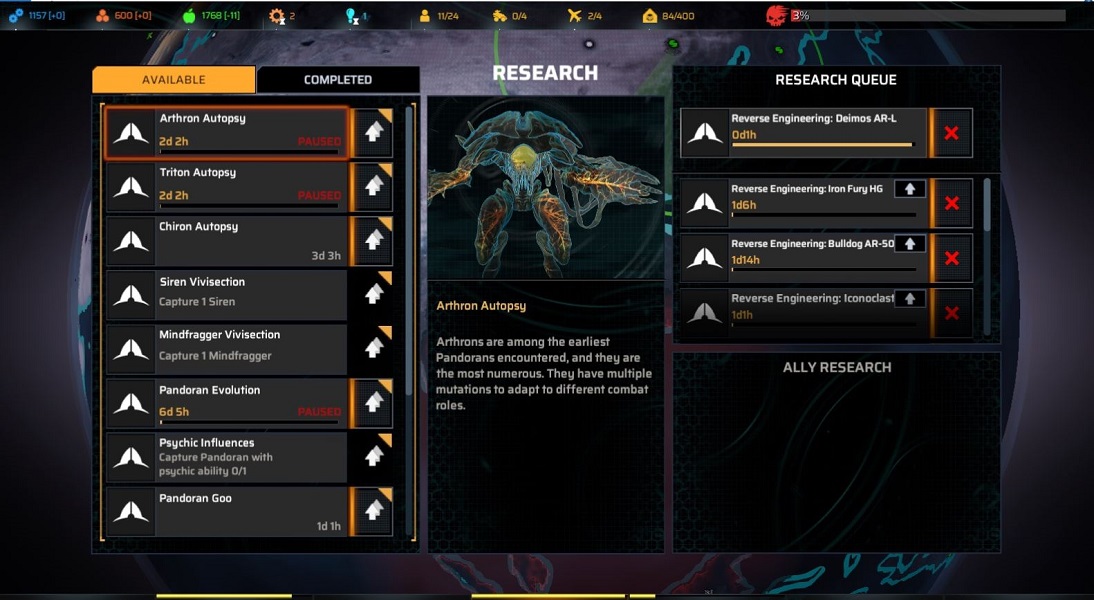Queue Arthron Autopsy with its arrow button
Viewport: 1094px width, 600px height.
pyautogui.click(x=373, y=132)
